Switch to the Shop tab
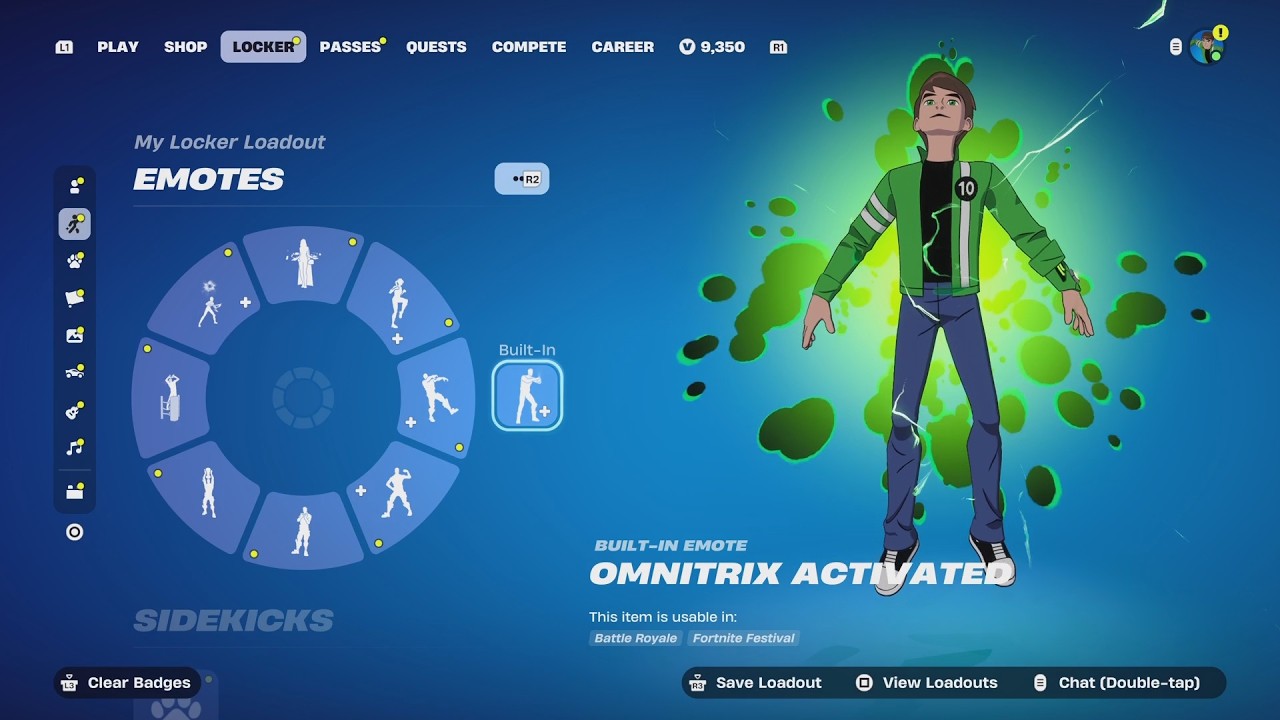 click(x=185, y=47)
